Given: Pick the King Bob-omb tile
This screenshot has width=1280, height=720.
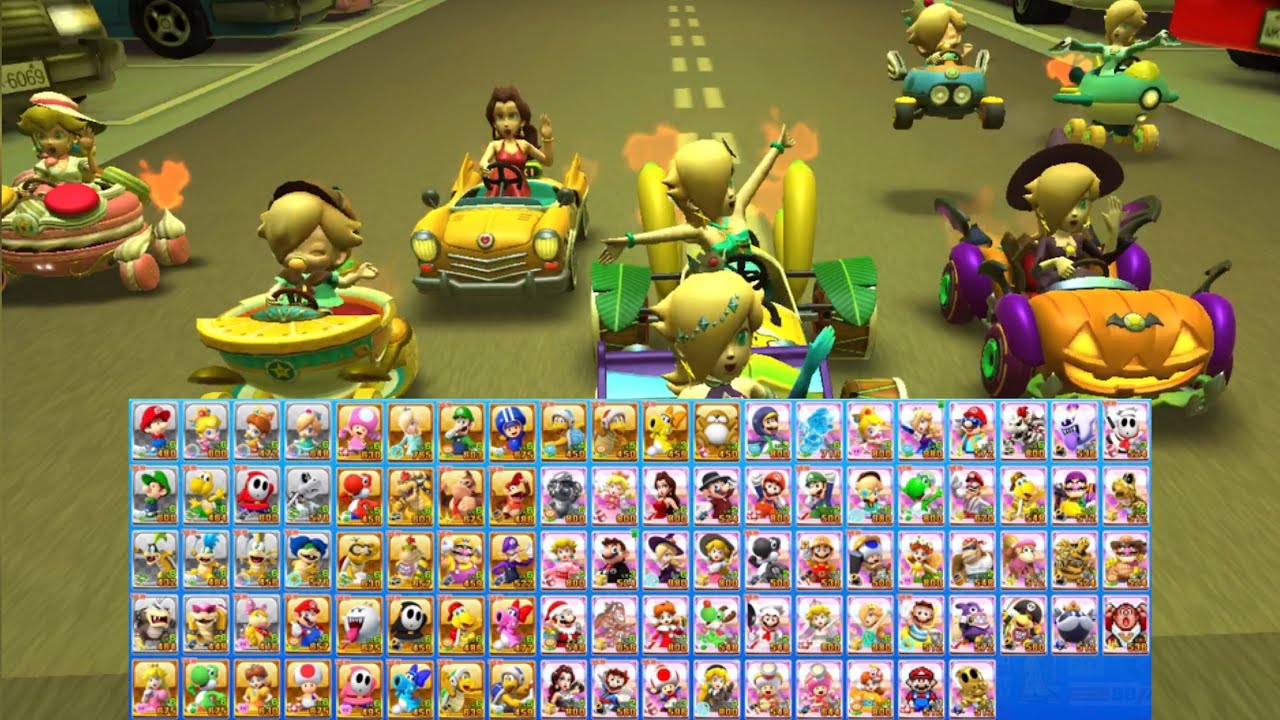Looking at the screenshot, I should click(1075, 623).
